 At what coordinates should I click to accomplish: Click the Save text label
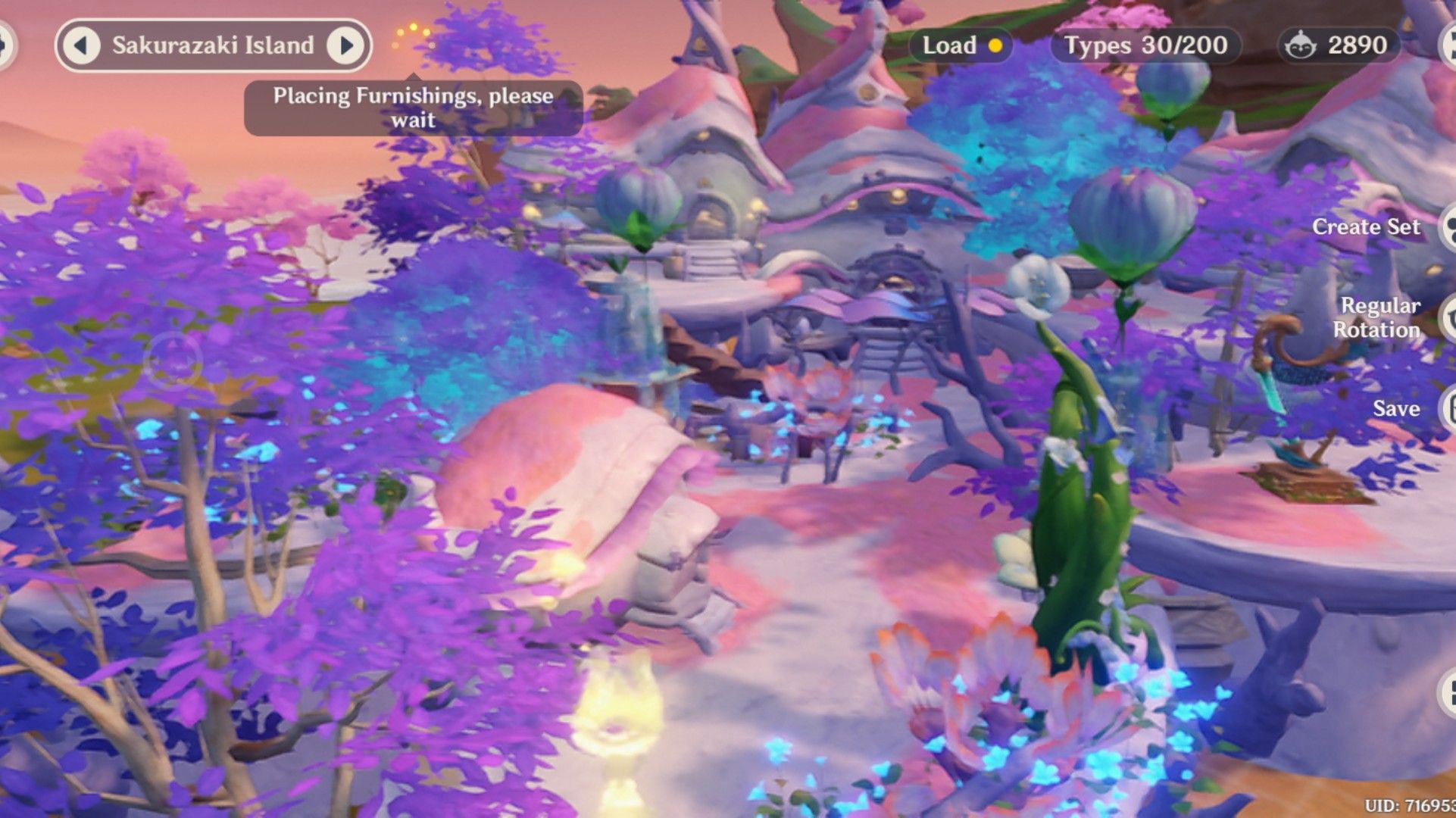click(1398, 409)
